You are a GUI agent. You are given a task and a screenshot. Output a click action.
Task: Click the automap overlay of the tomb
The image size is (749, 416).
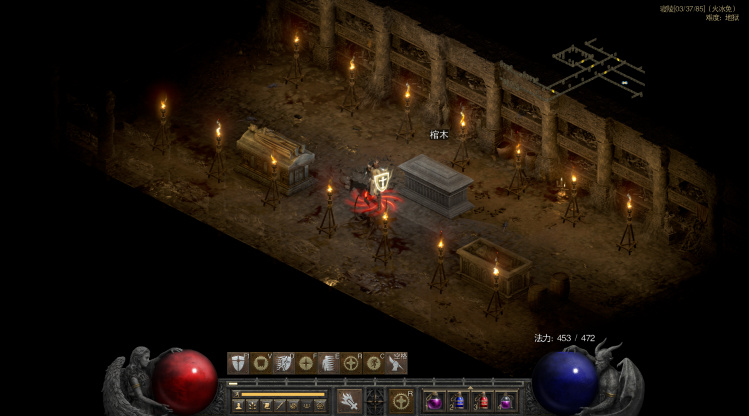click(598, 68)
